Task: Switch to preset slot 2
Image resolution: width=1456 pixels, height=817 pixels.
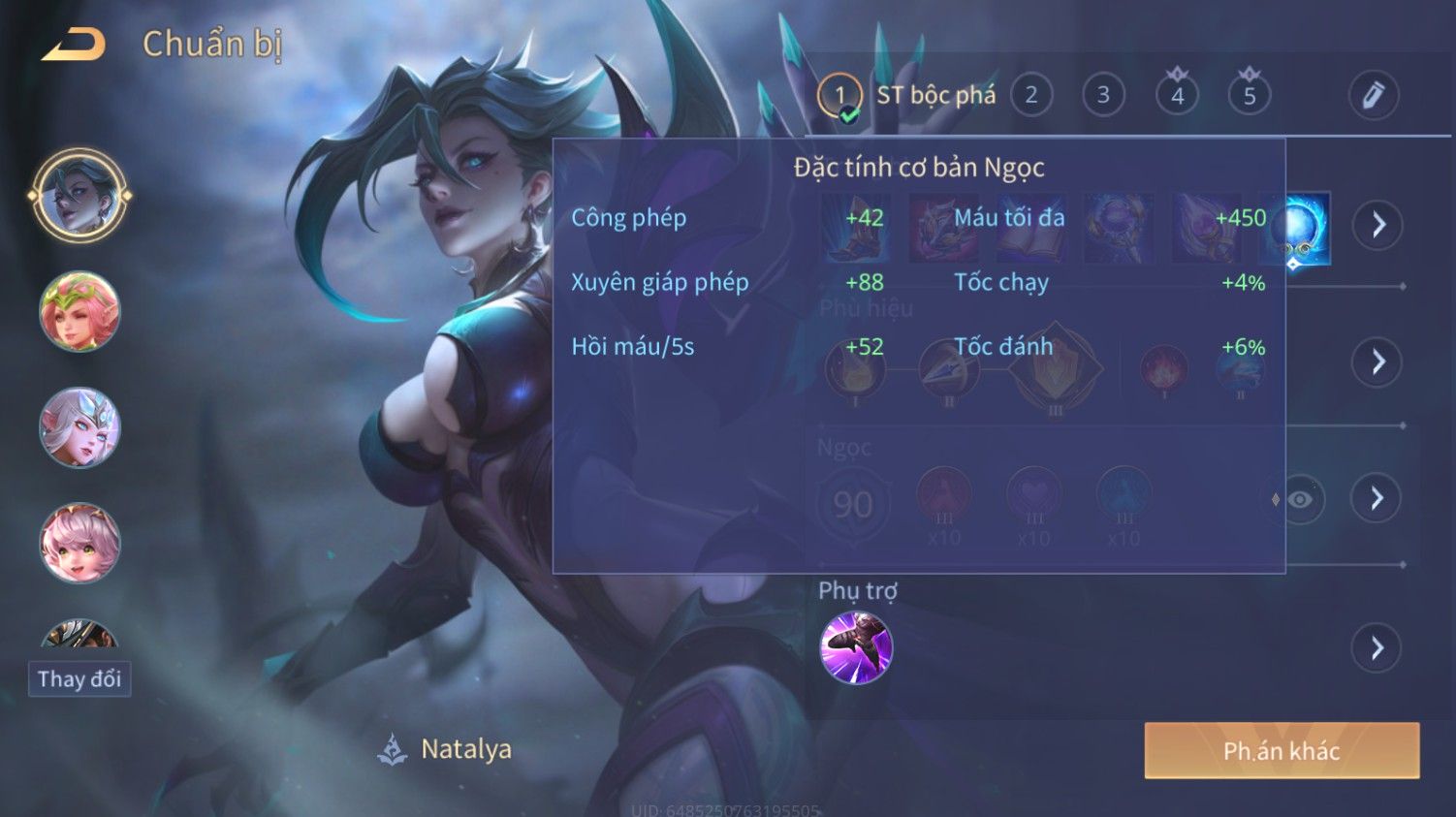Action: coord(1031,96)
